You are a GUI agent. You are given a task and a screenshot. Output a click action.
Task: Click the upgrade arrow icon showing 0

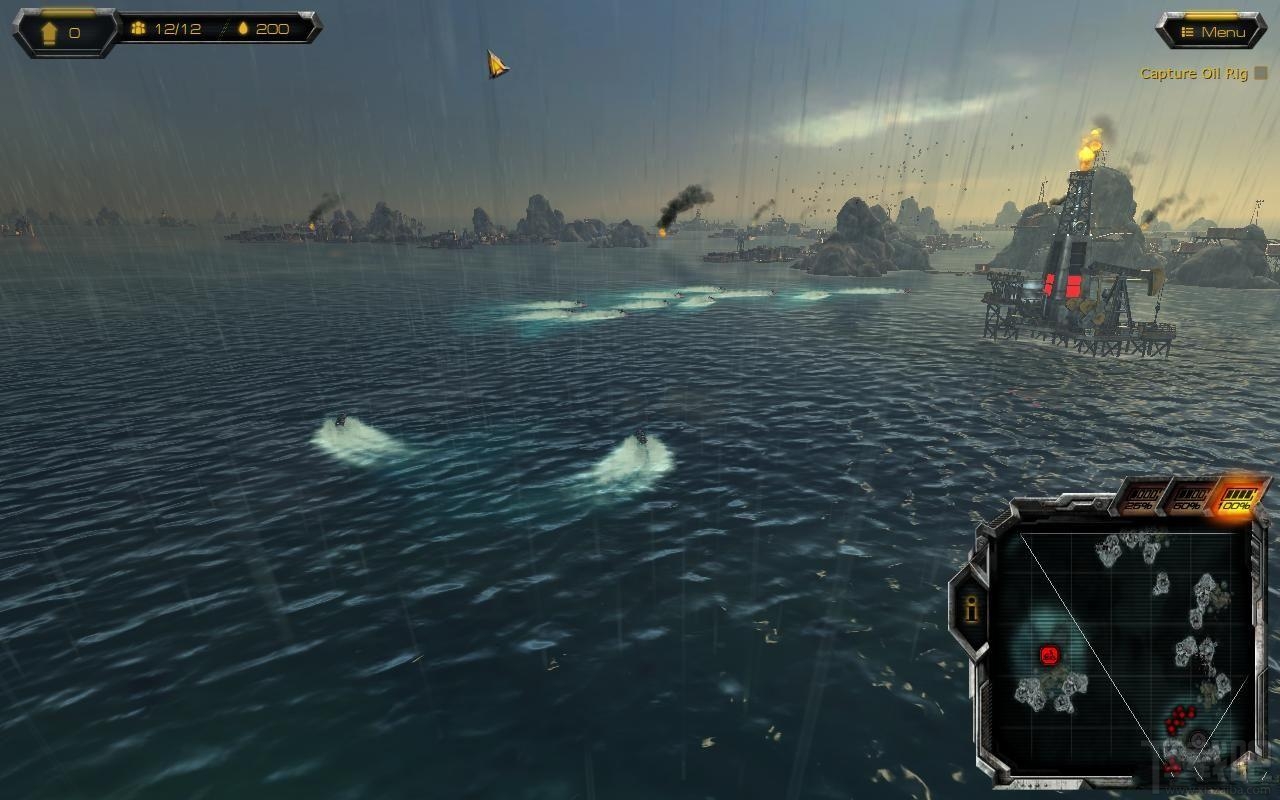click(50, 33)
